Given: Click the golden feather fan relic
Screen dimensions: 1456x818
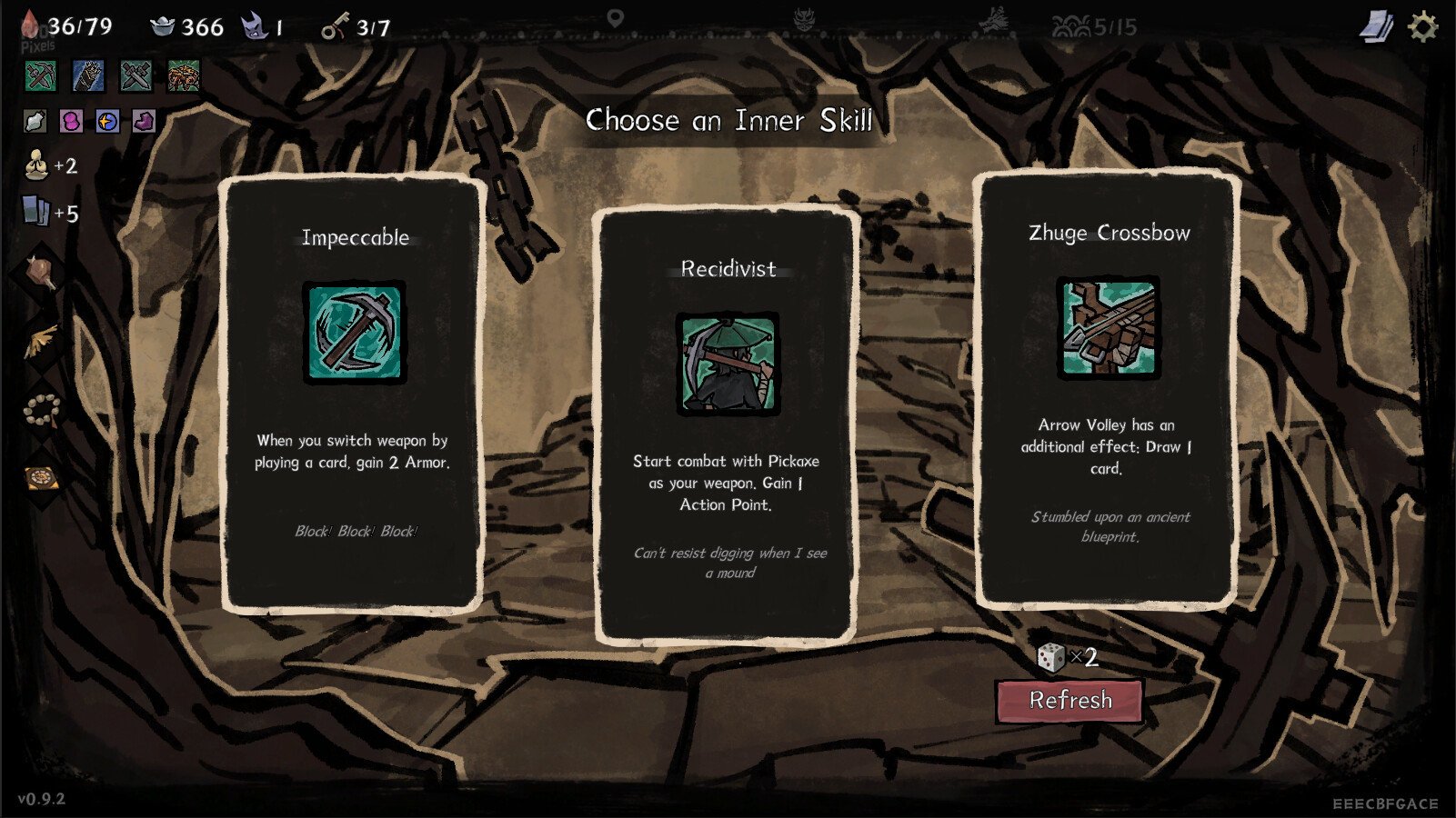Looking at the screenshot, I should 41,341.
